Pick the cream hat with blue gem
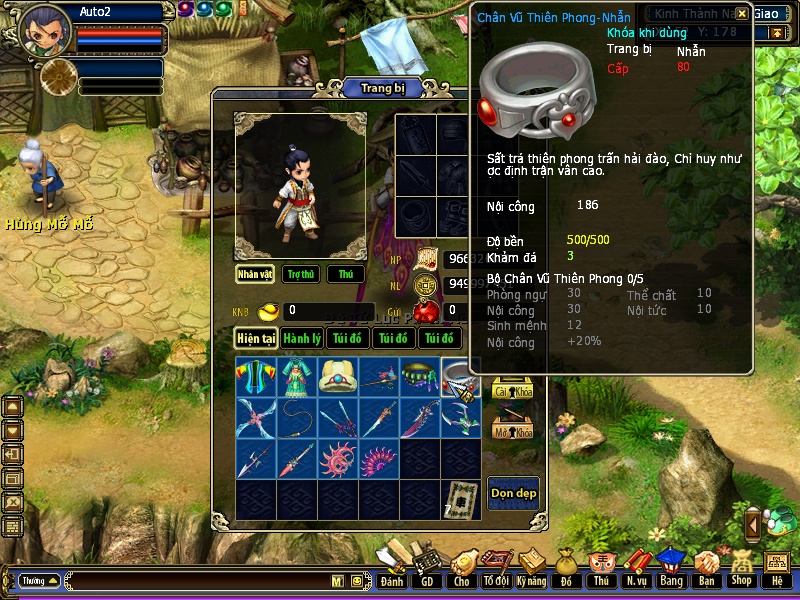This screenshot has height=600, width=800. (338, 377)
